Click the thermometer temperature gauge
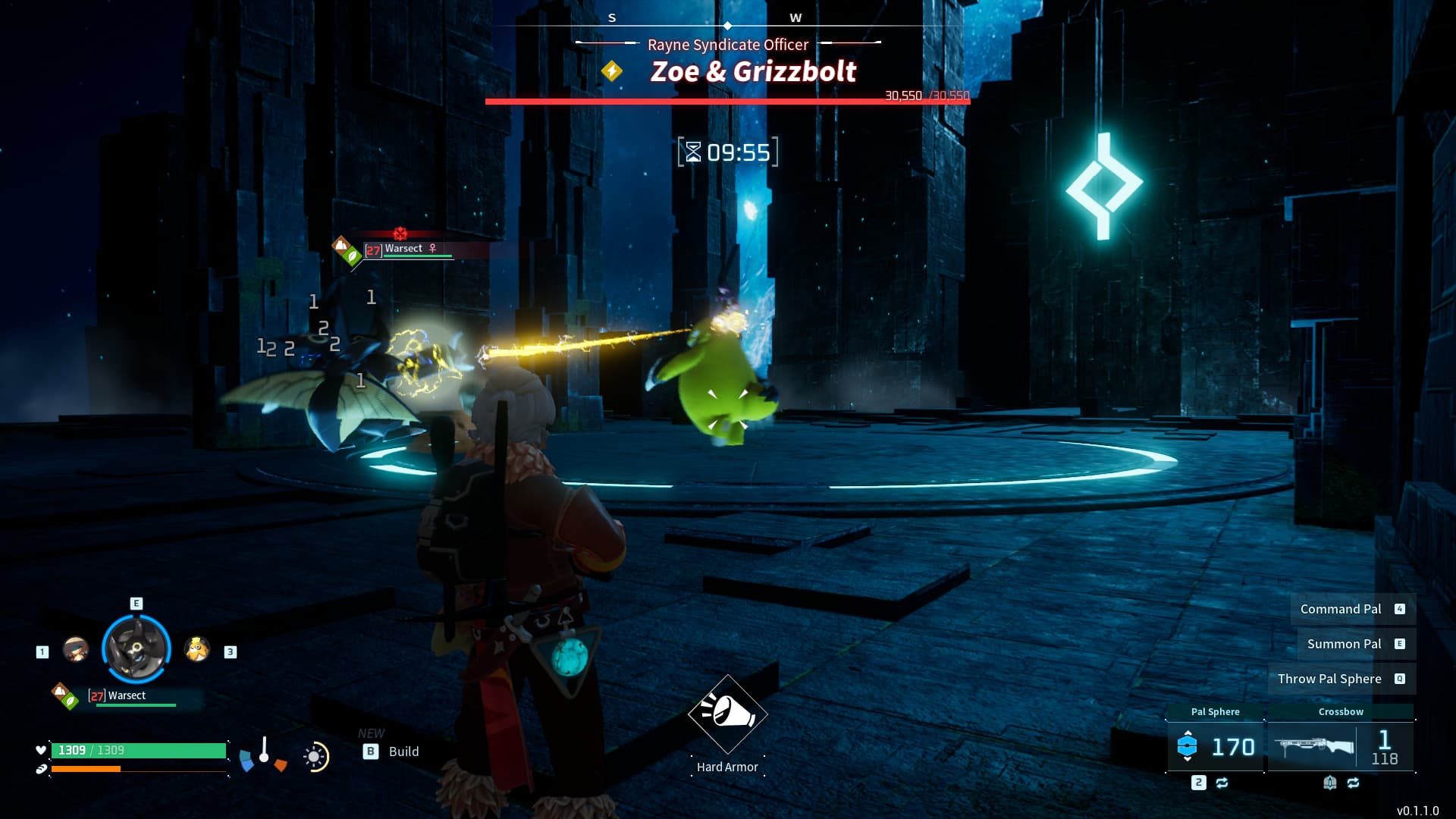1456x819 pixels. coord(264,752)
